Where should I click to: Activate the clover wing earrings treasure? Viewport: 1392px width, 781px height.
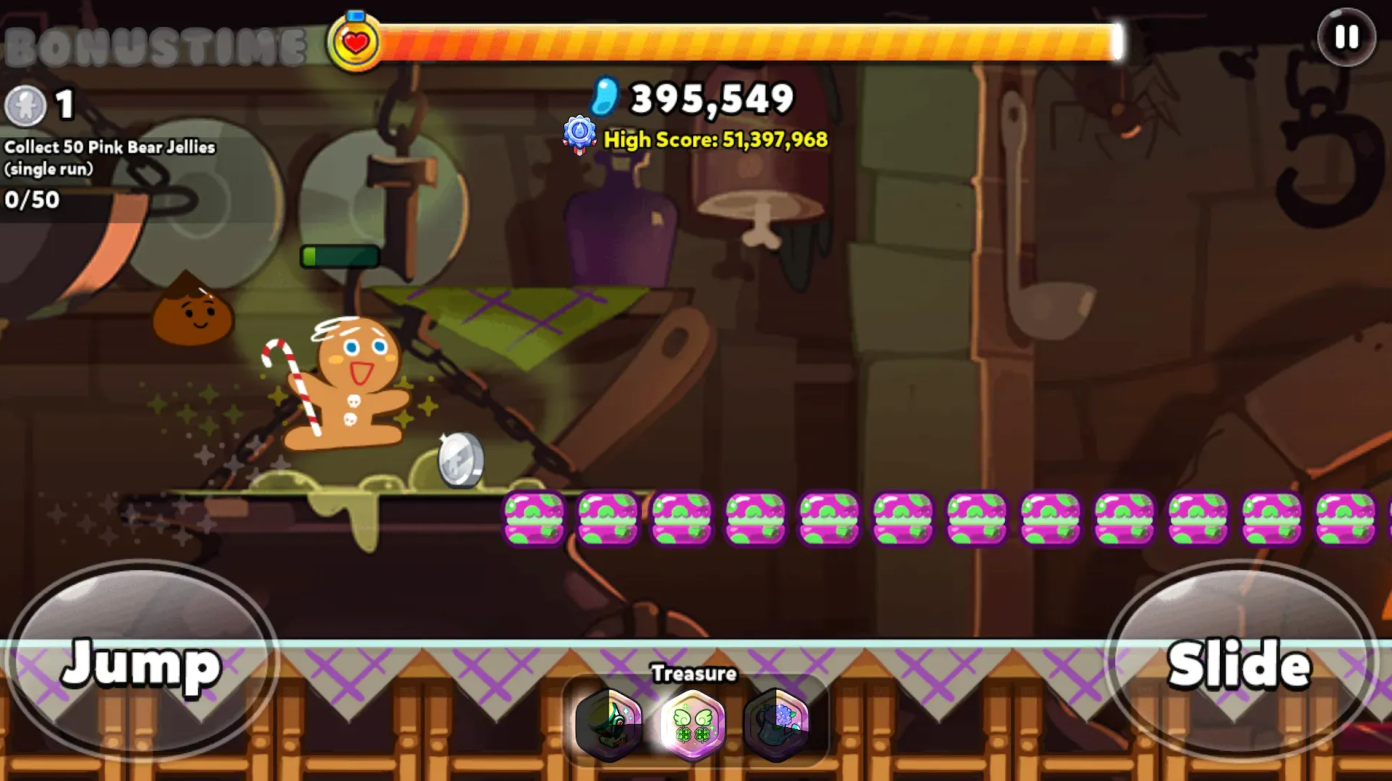pos(694,722)
